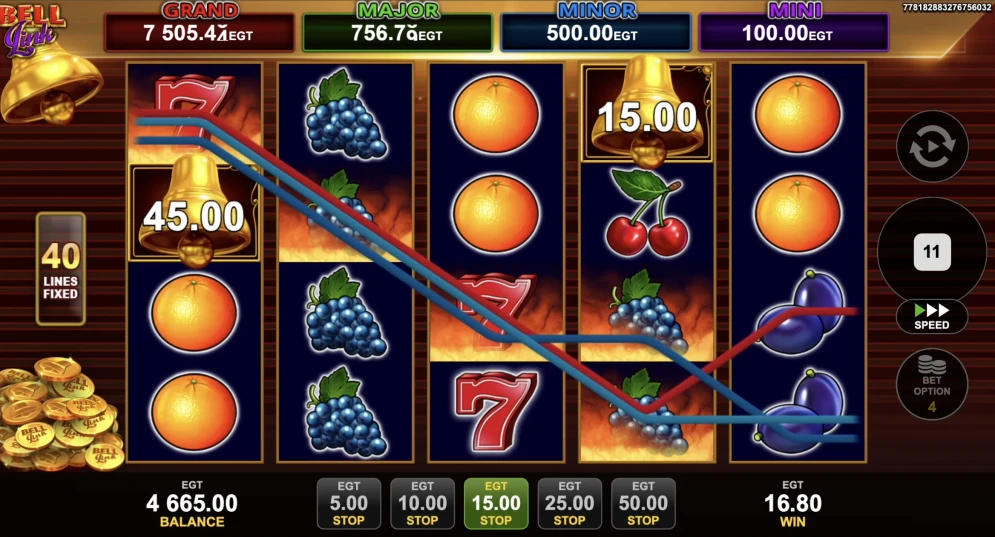Toggle autoplay with the circular arrows icon

(x=932, y=147)
